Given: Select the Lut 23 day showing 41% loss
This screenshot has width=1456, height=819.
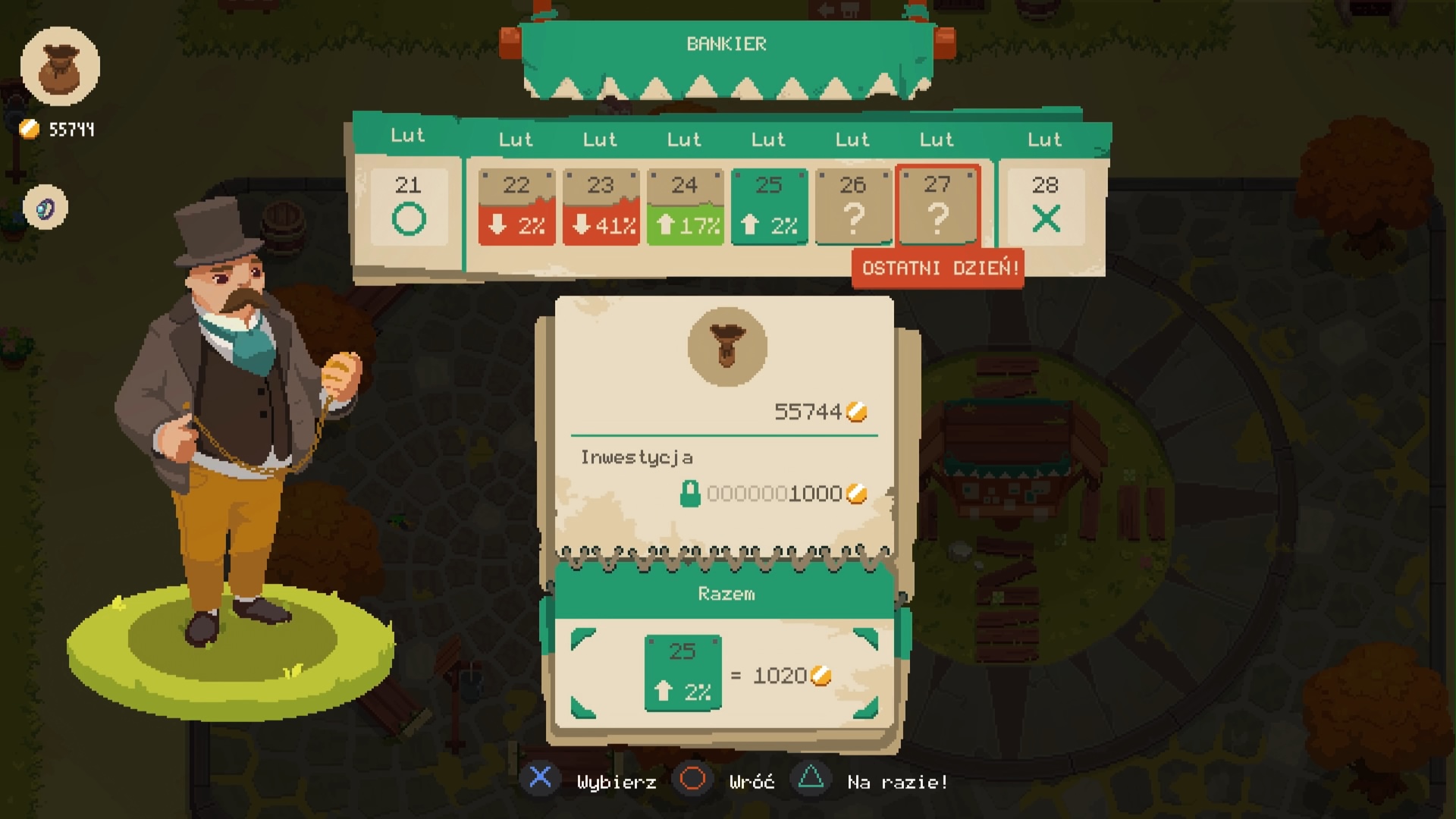Looking at the screenshot, I should (601, 206).
